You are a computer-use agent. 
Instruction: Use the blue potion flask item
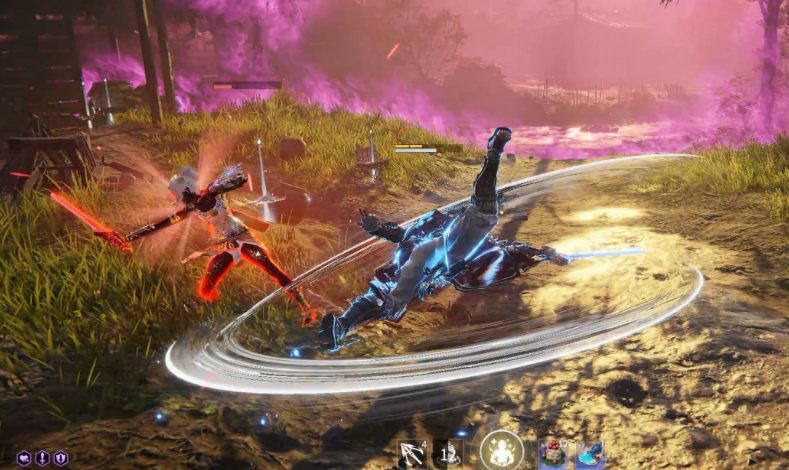click(589, 454)
